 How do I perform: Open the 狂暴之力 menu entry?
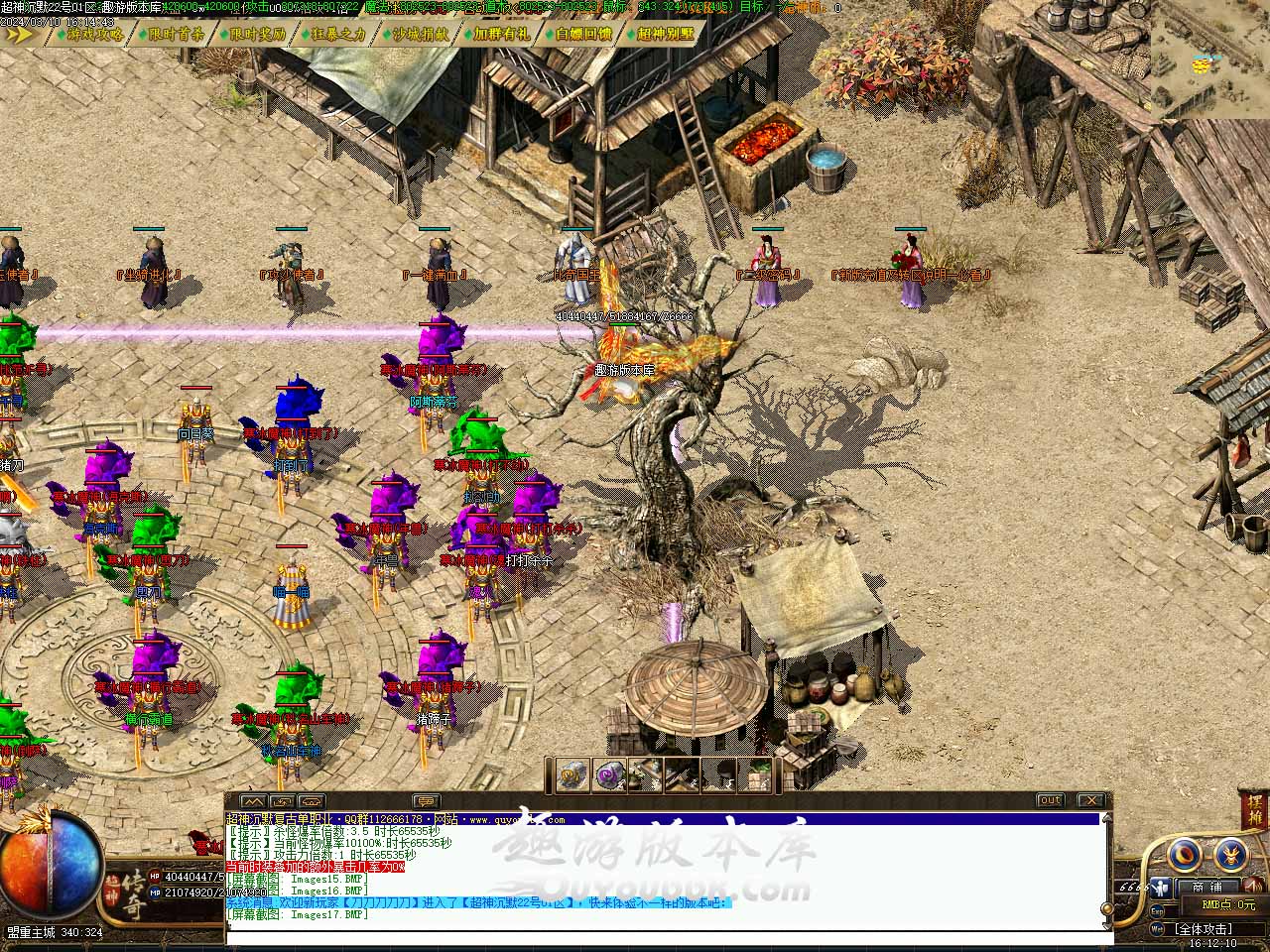pyautogui.click(x=338, y=34)
